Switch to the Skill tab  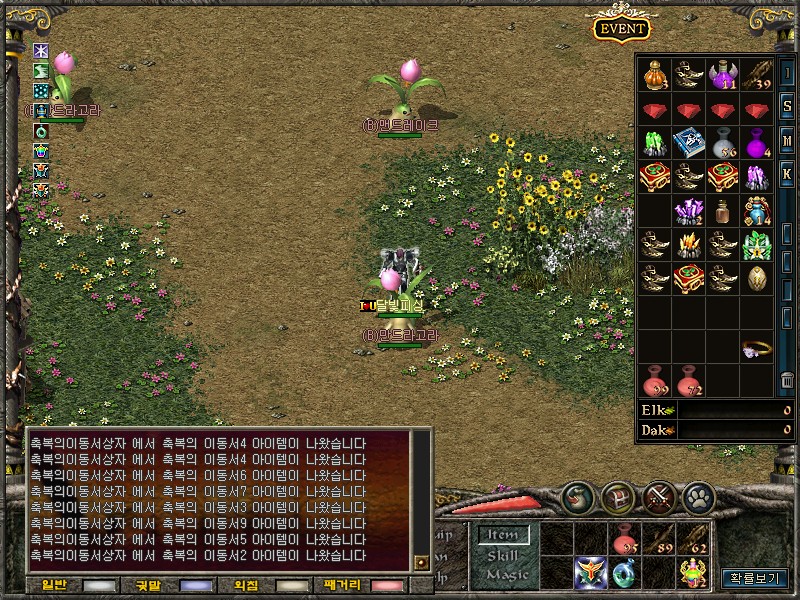click(502, 555)
